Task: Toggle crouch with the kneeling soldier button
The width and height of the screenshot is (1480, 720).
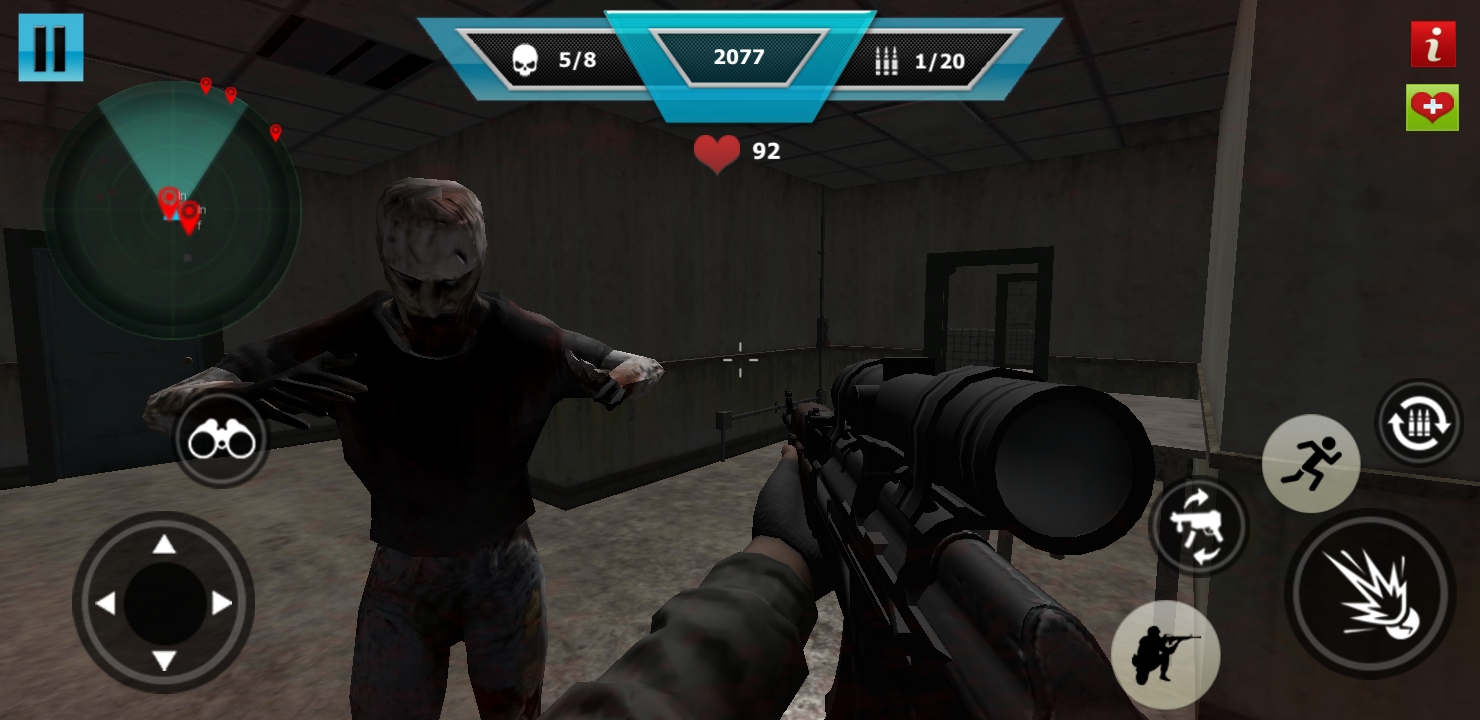Action: (1165, 654)
